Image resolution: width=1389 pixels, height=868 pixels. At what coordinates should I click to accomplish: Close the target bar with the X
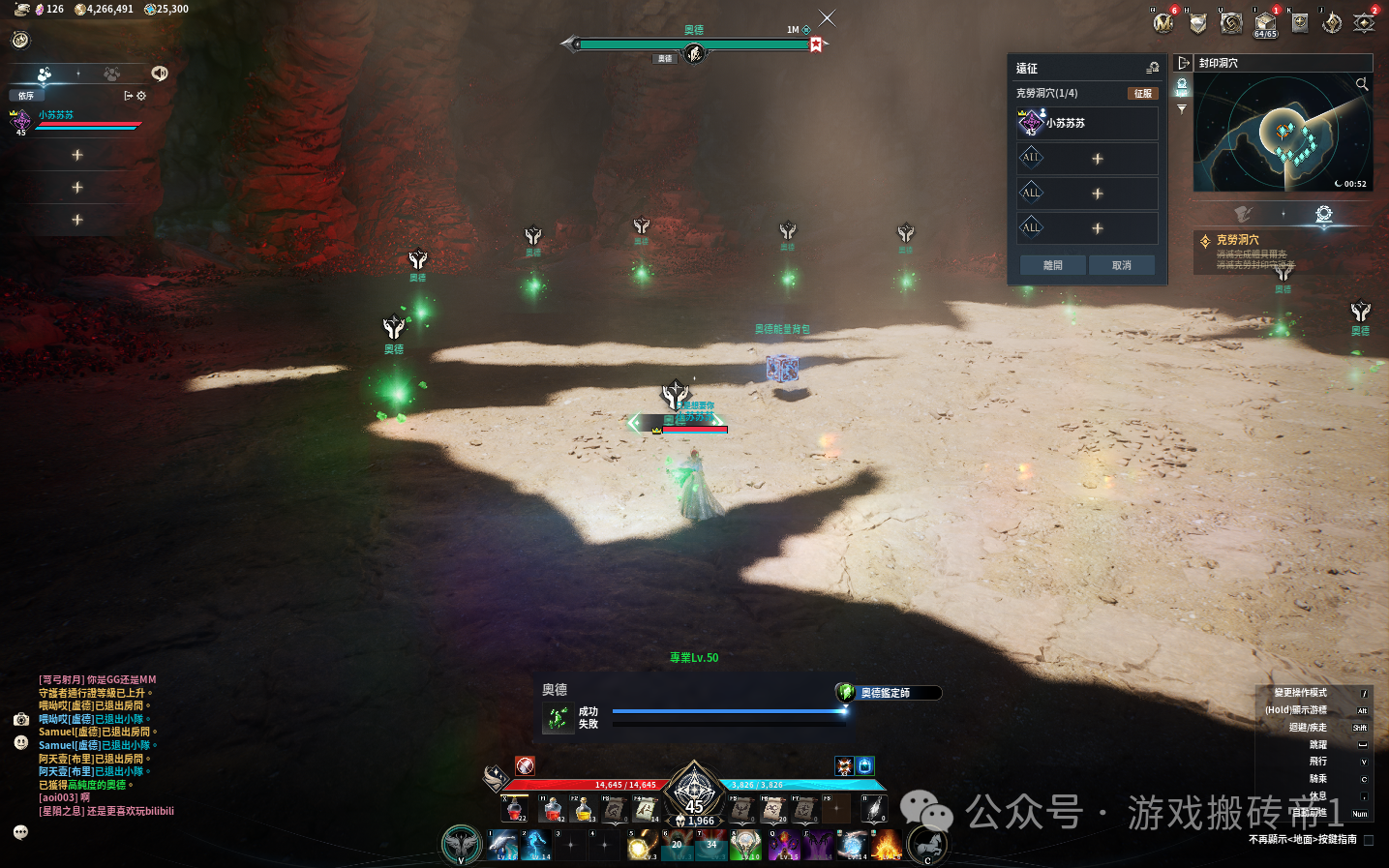[827, 18]
